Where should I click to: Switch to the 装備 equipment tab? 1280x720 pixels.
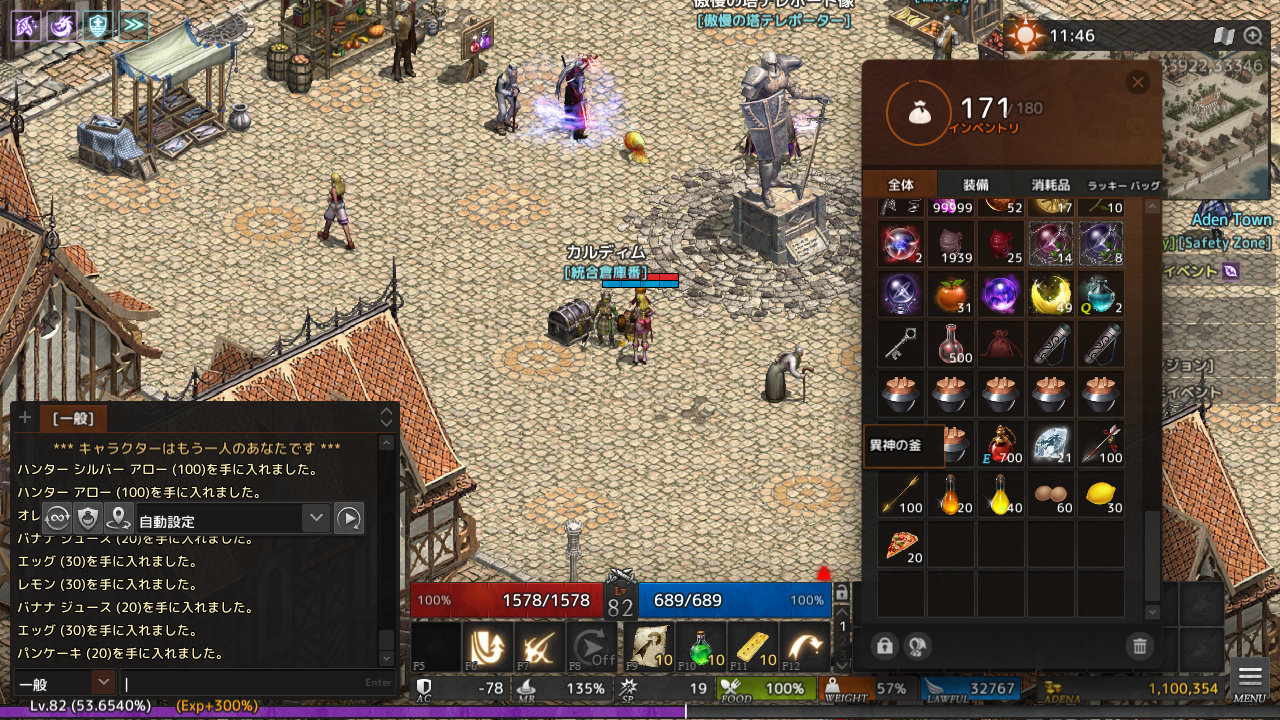pos(975,185)
